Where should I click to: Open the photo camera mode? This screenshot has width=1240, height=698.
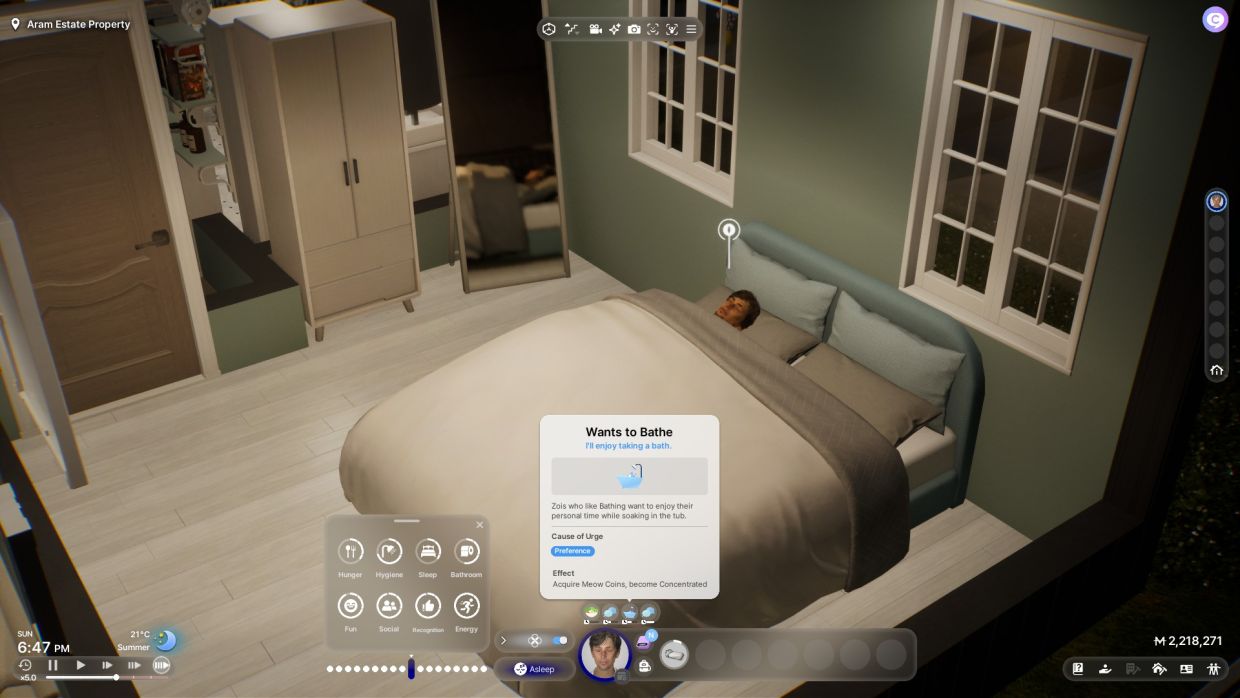tap(634, 29)
